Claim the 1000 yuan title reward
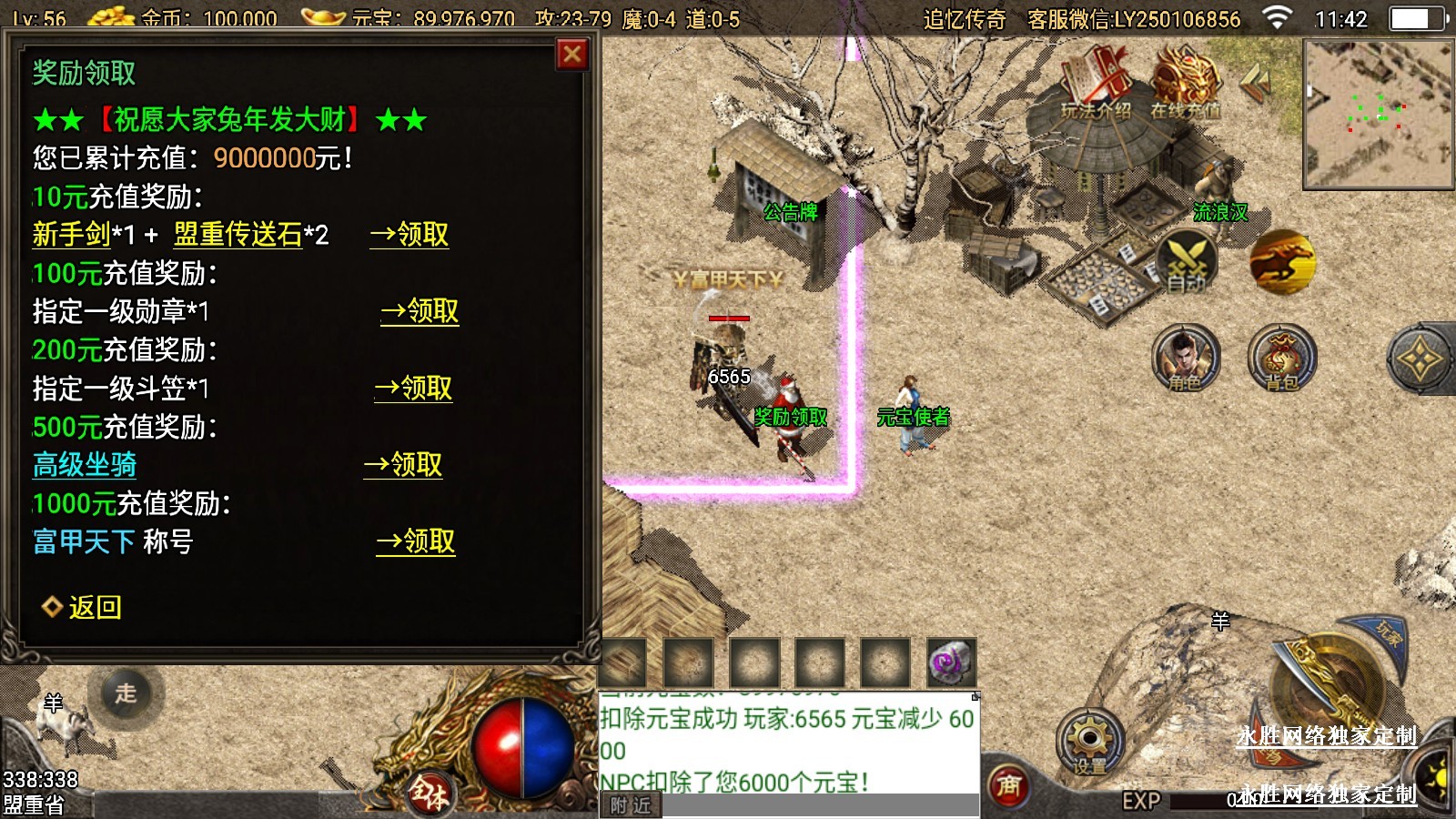 click(416, 542)
